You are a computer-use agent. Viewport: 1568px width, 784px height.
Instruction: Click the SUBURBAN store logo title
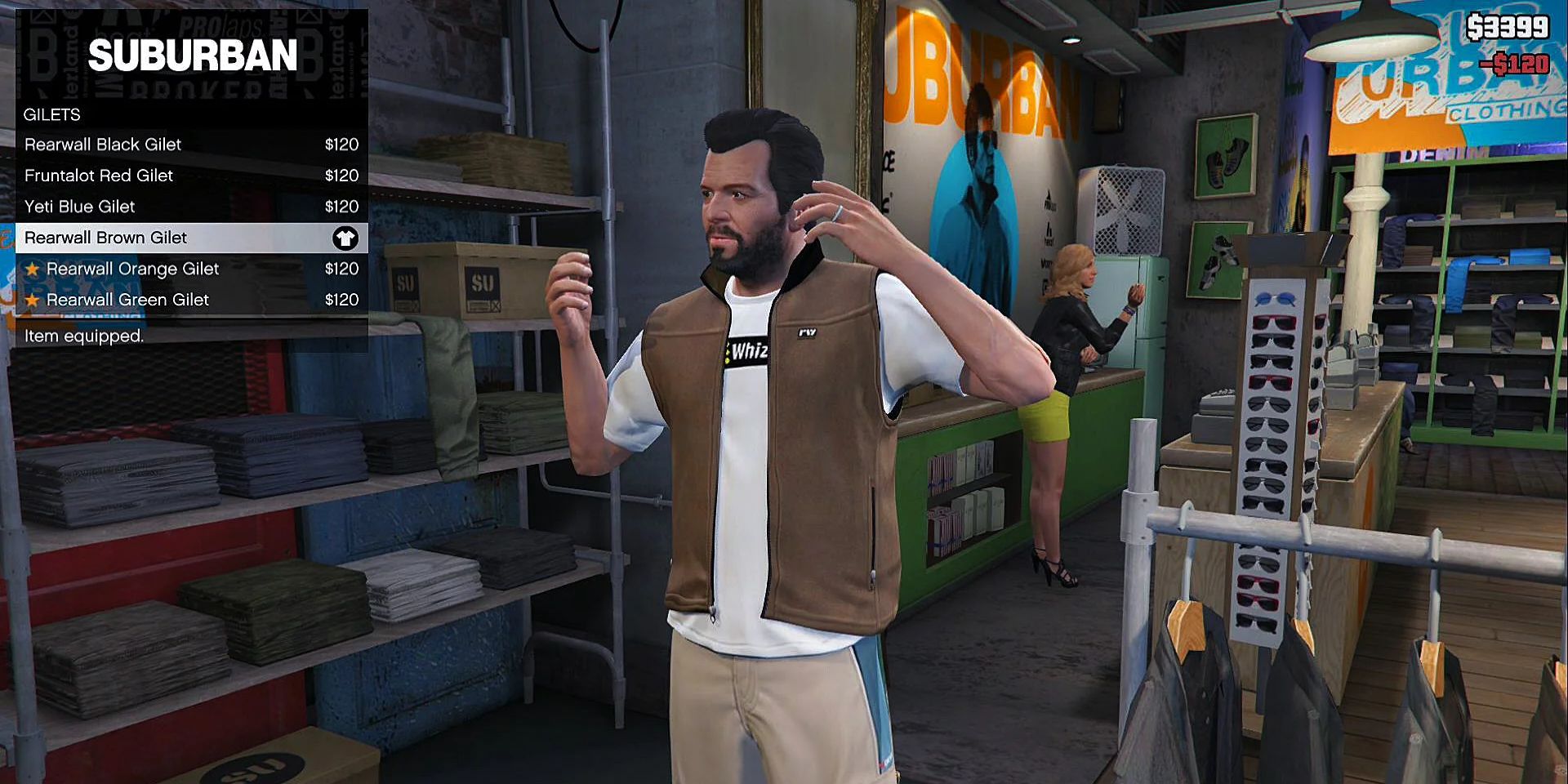click(x=194, y=56)
